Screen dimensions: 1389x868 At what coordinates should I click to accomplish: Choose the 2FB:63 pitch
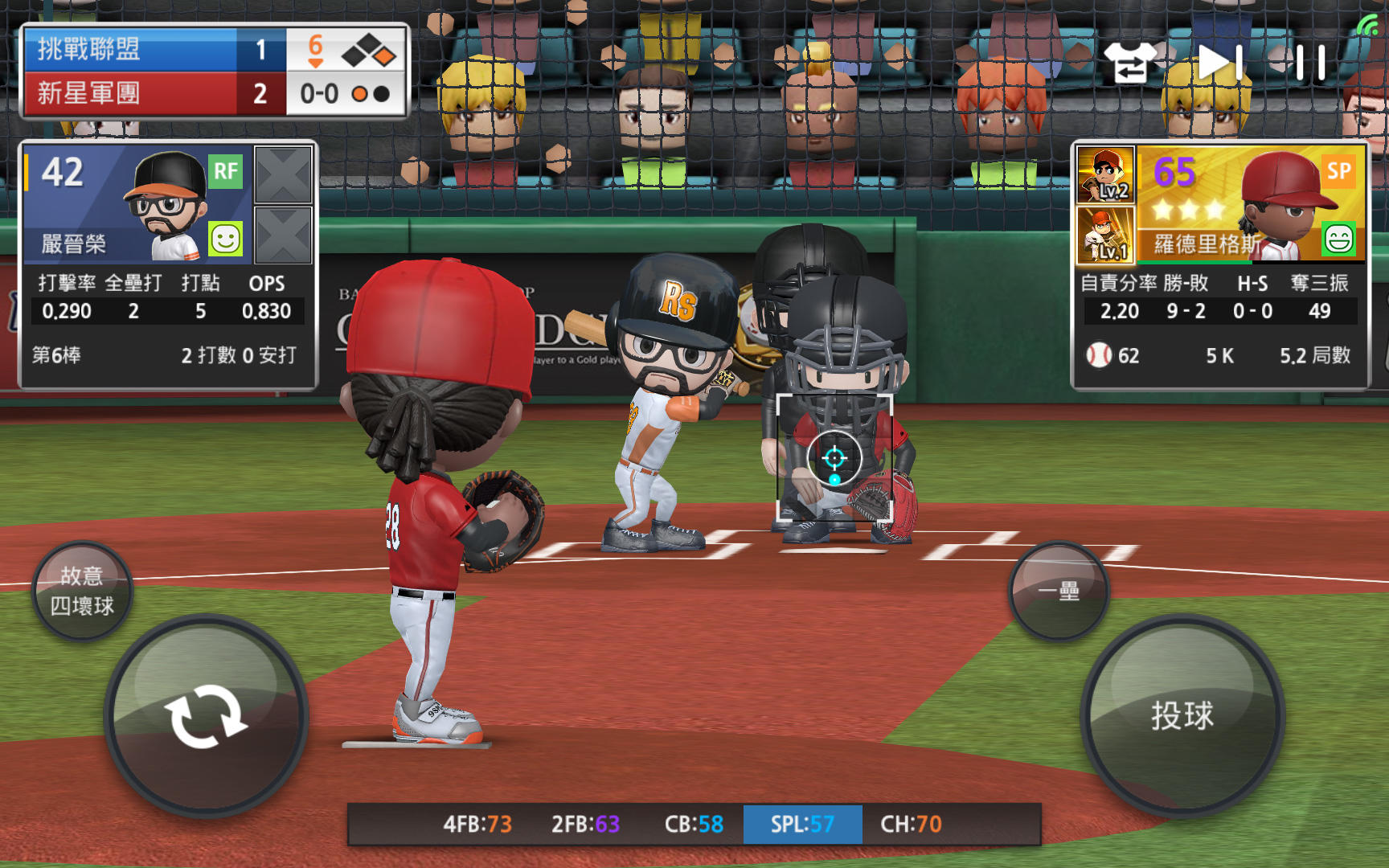[585, 824]
